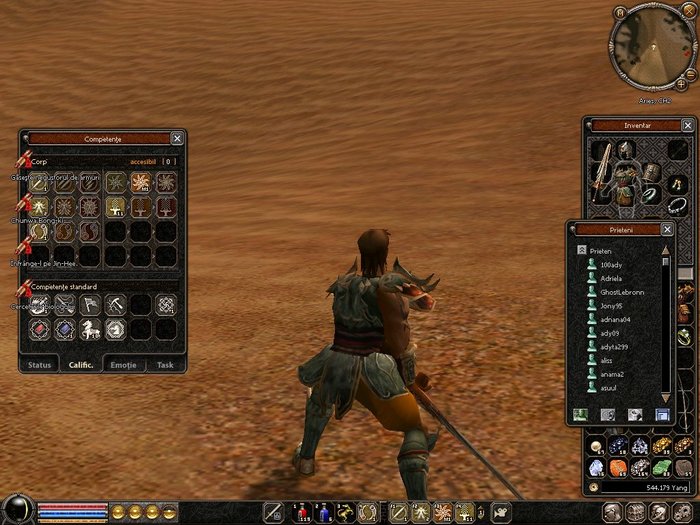The width and height of the screenshot is (700, 525).
Task: Close the Inventar window
Action: point(688,126)
